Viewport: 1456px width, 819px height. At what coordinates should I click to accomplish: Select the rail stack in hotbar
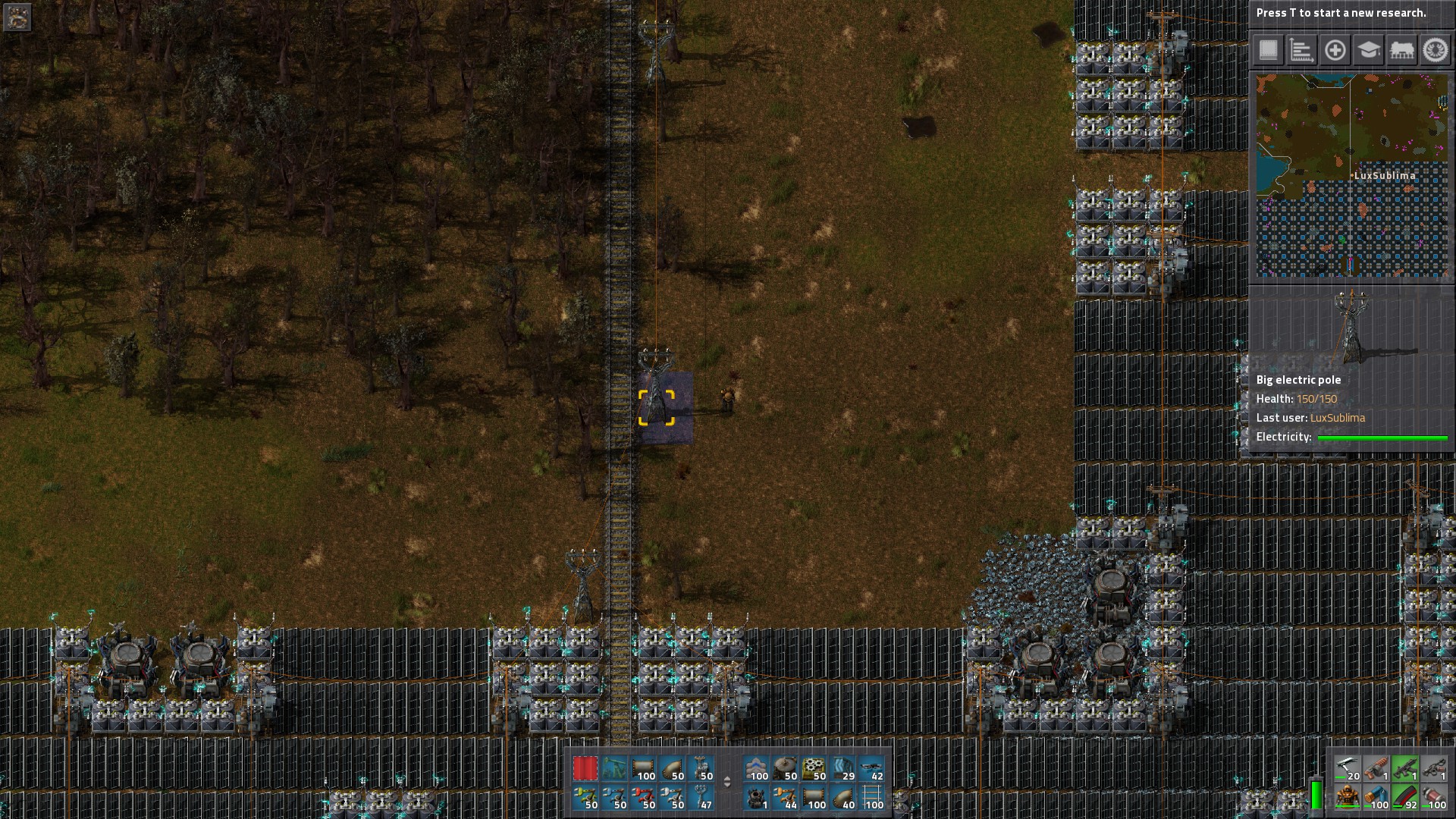[x=872, y=798]
